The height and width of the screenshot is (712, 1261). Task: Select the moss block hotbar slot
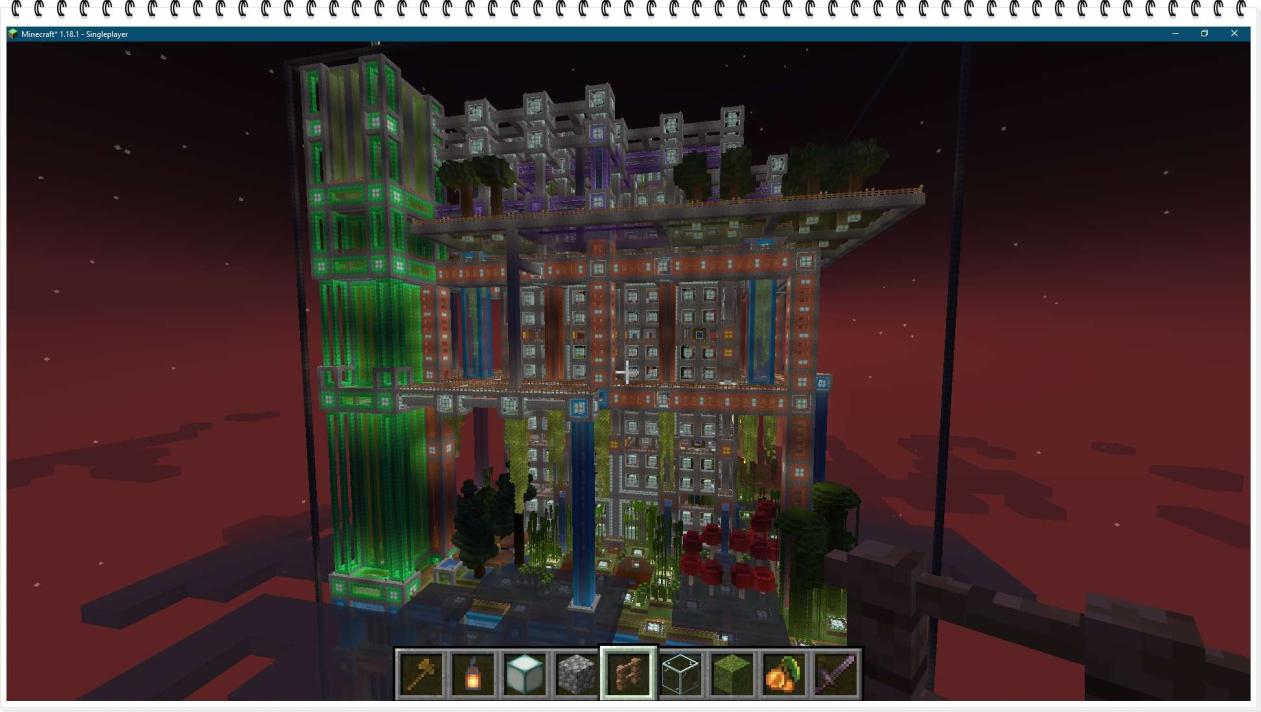click(732, 674)
